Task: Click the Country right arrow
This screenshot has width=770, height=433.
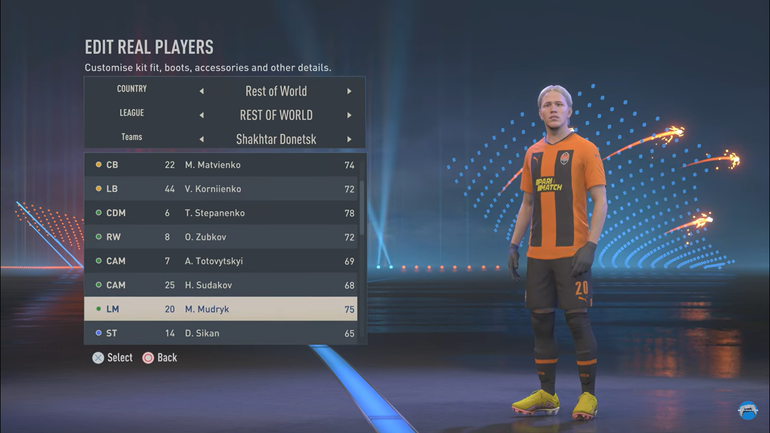Action: pos(349,91)
